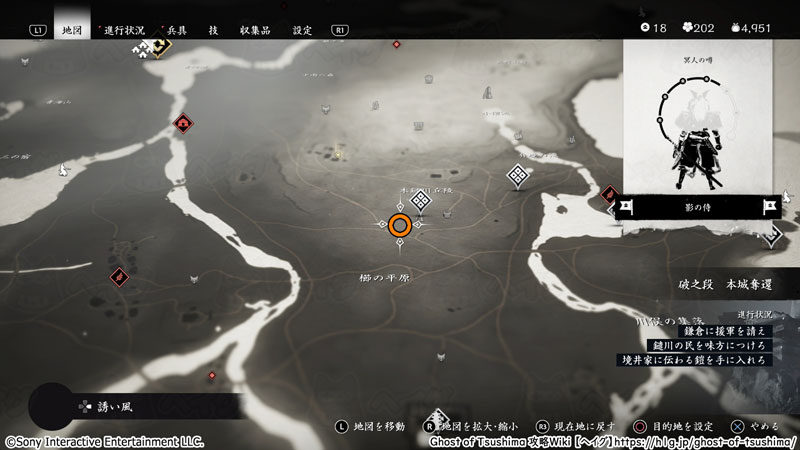Select the white fox marker on the western shore
Viewport: 800px width, 450px height.
tap(62, 171)
